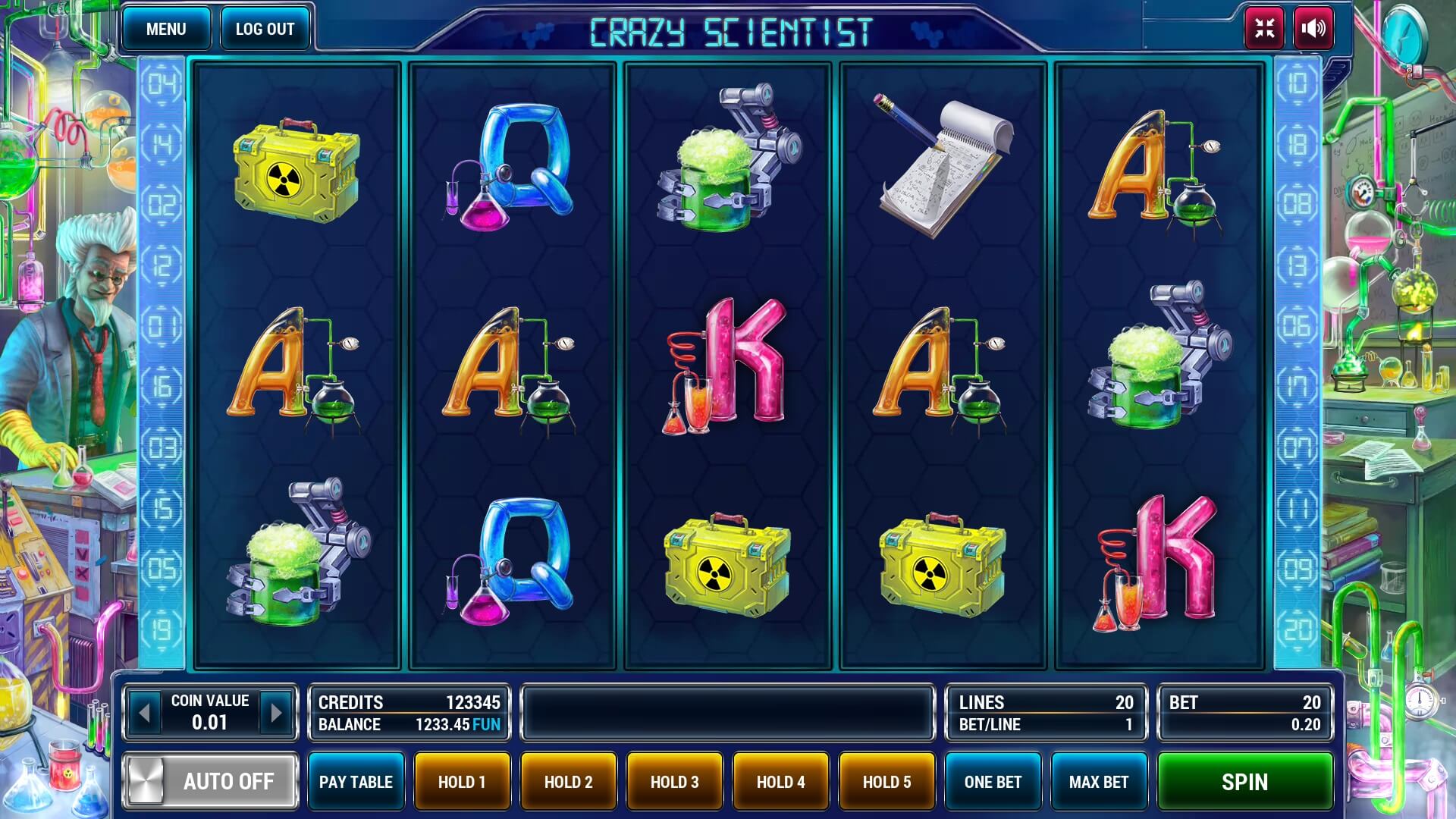
Task: Enable HOLD 1 for the first reel
Action: click(462, 781)
